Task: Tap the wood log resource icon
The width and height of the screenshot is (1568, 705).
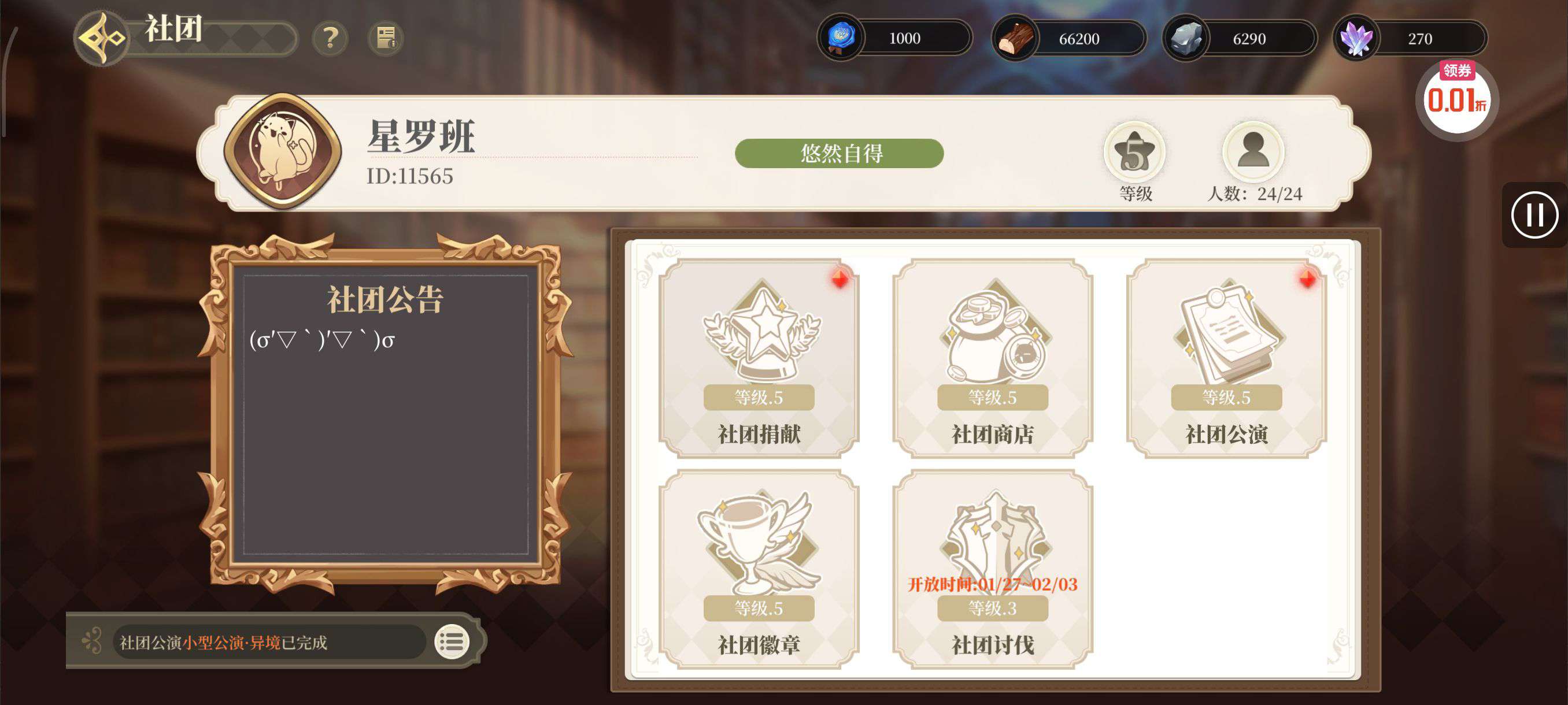Action: click(x=1015, y=39)
